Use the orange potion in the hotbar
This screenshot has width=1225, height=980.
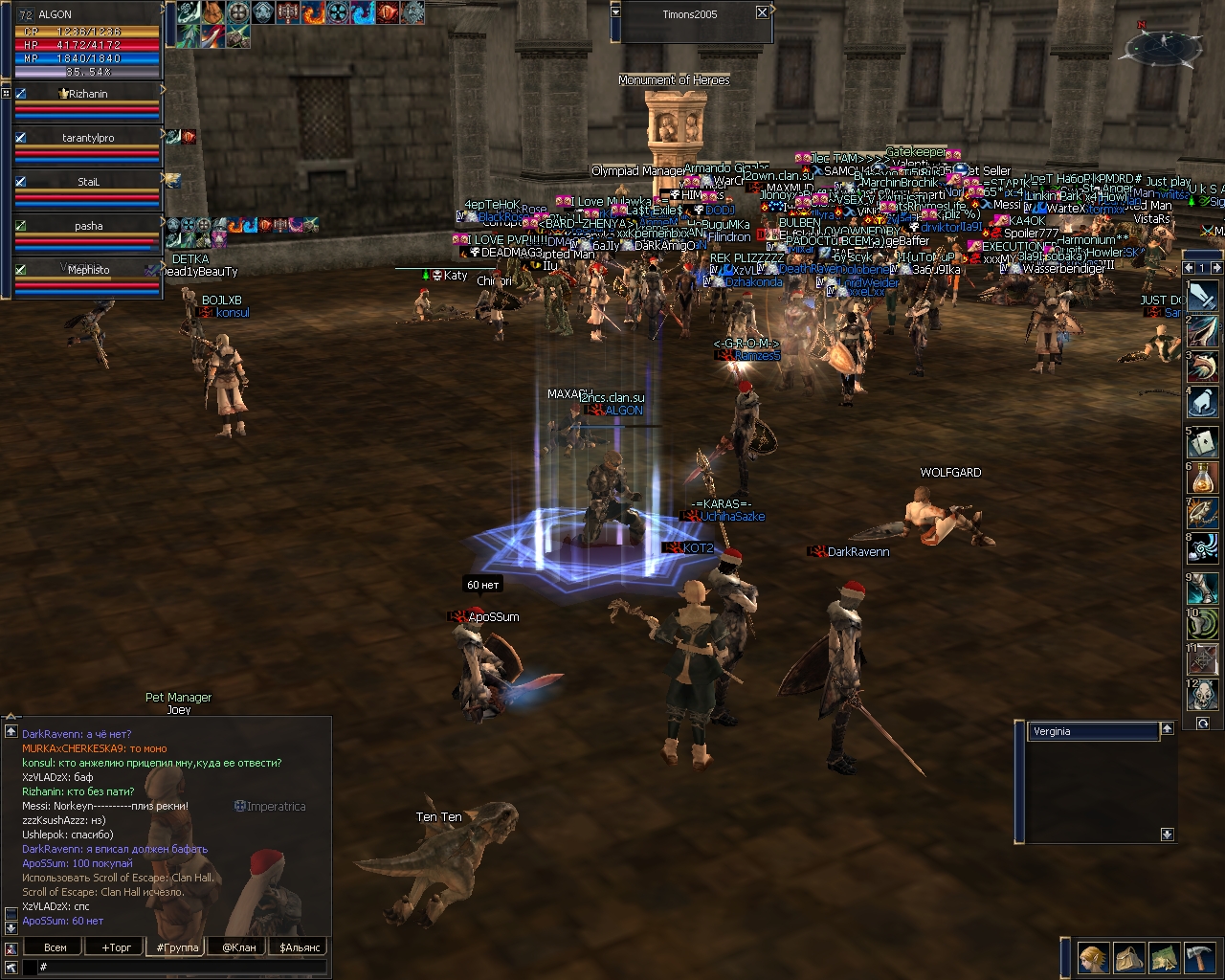click(x=1203, y=478)
